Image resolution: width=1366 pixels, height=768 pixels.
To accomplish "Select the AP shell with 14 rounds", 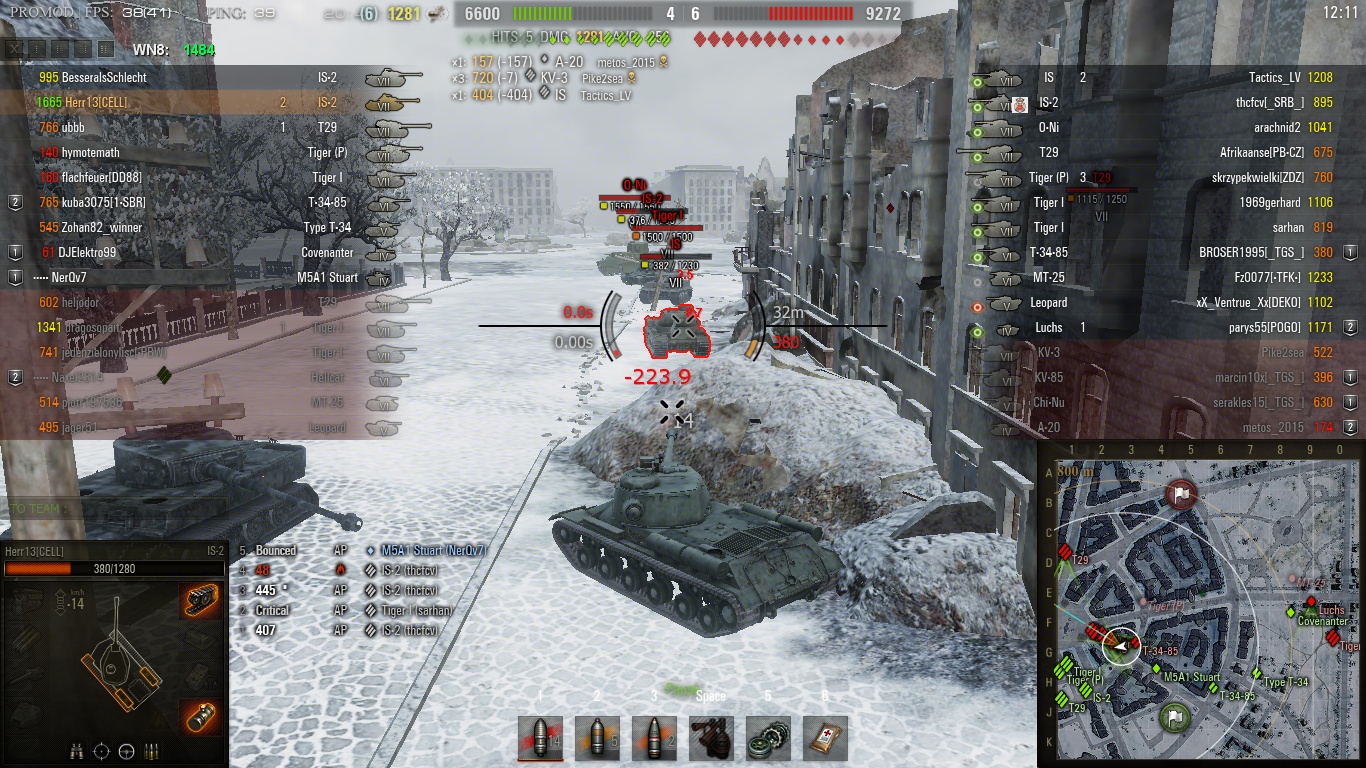I will (540, 738).
